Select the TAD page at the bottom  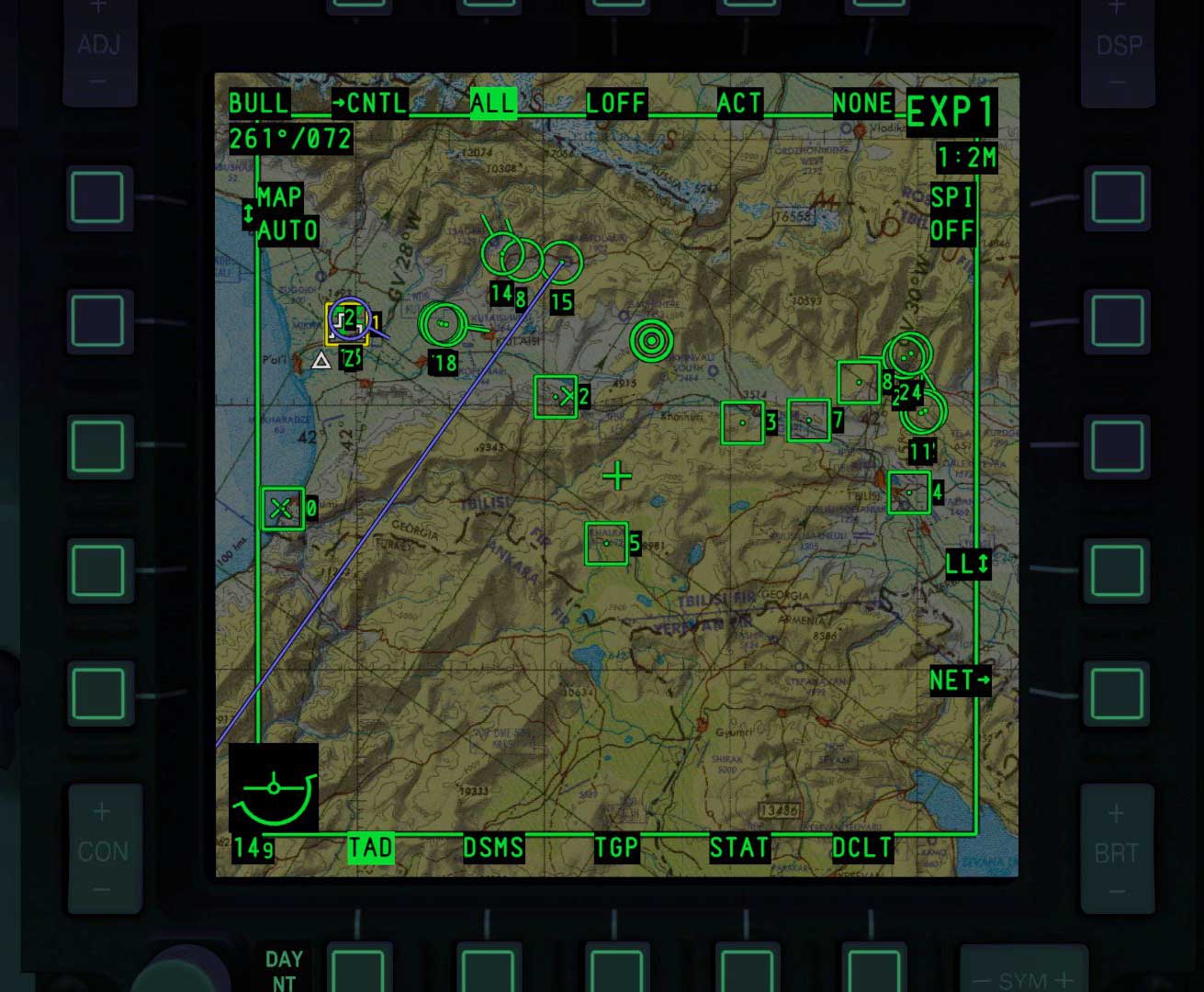tap(370, 848)
